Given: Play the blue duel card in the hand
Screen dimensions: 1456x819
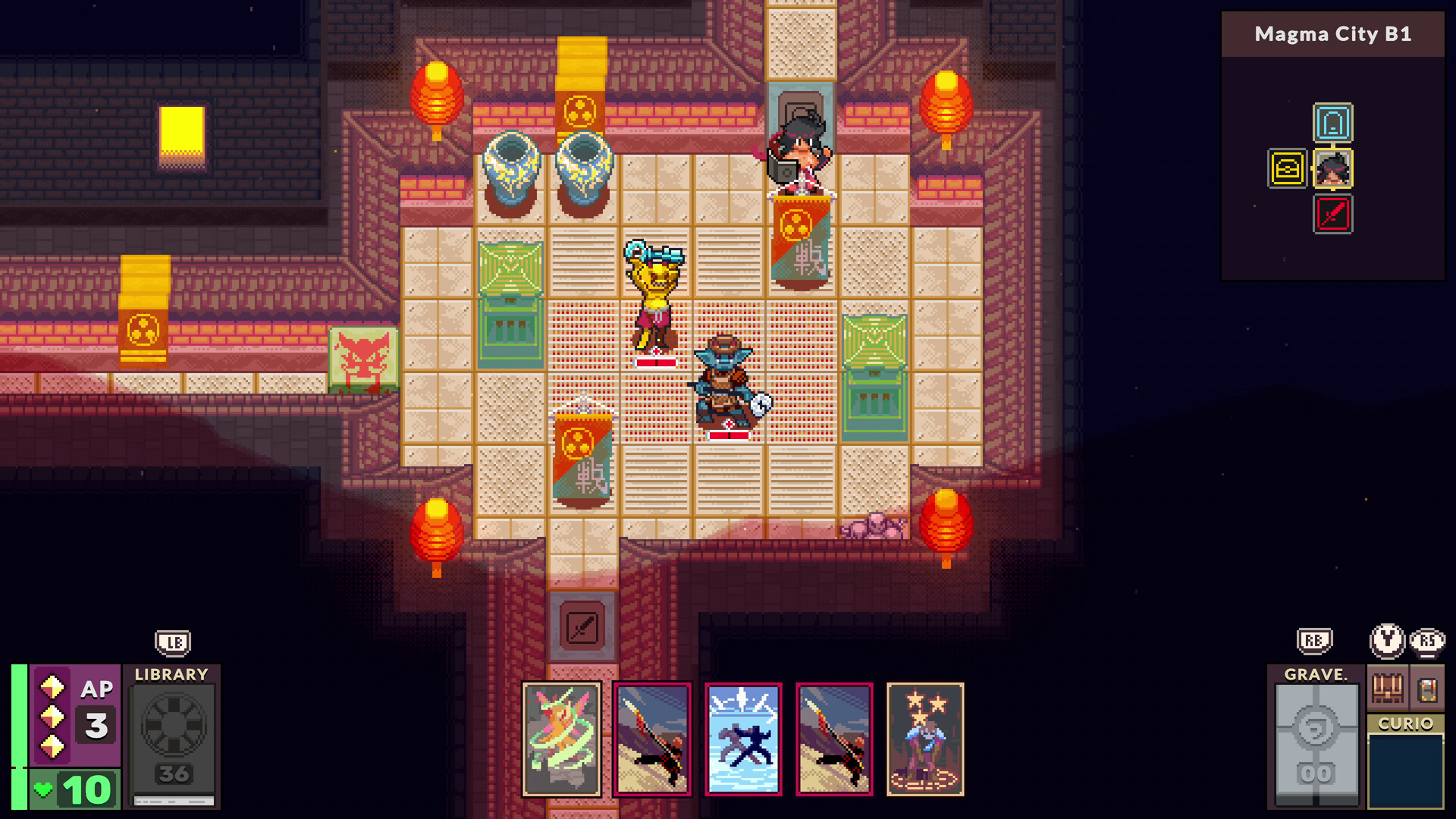Looking at the screenshot, I should coord(743,739).
